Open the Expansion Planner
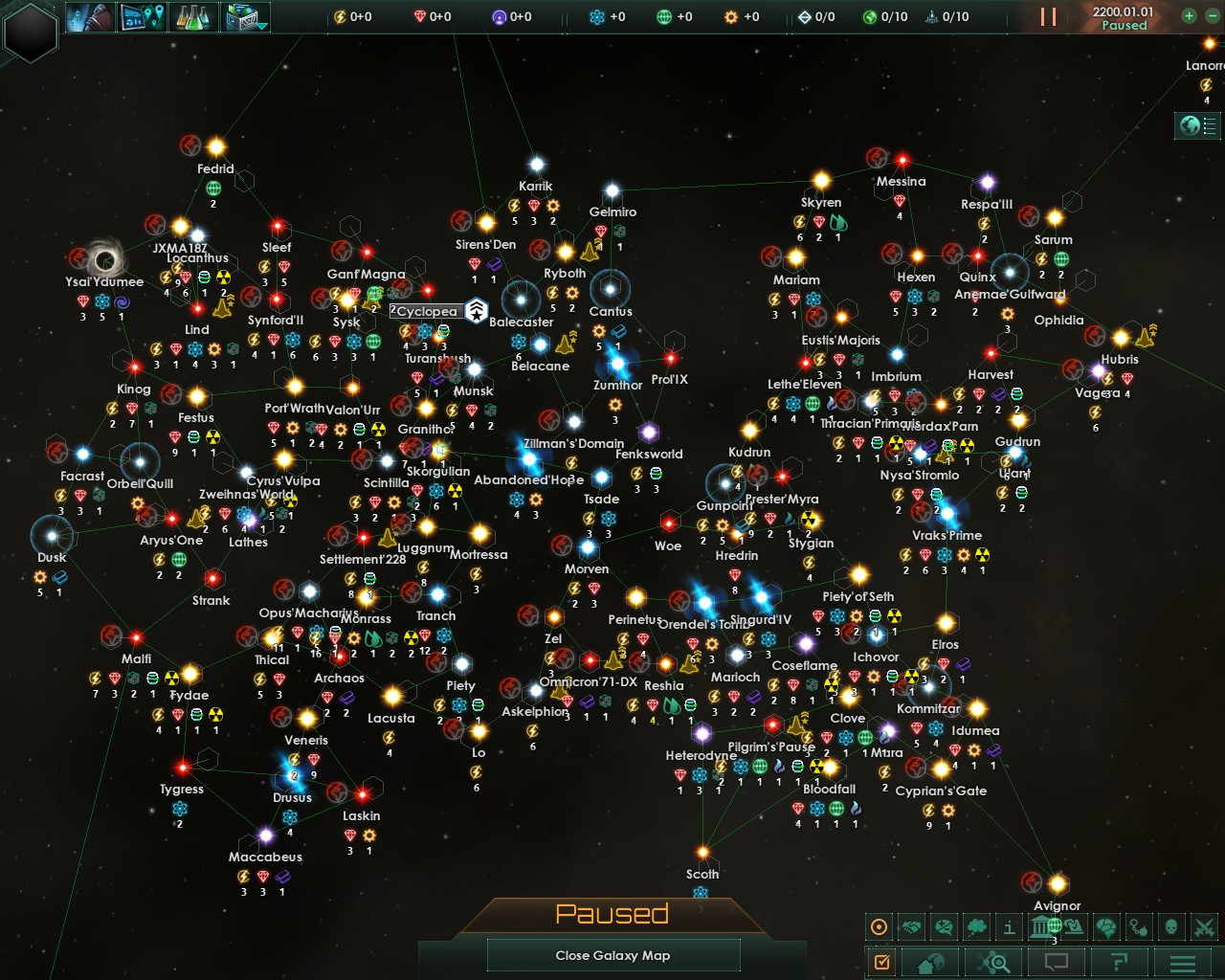The width and height of the screenshot is (1225, 980). [x=240, y=17]
